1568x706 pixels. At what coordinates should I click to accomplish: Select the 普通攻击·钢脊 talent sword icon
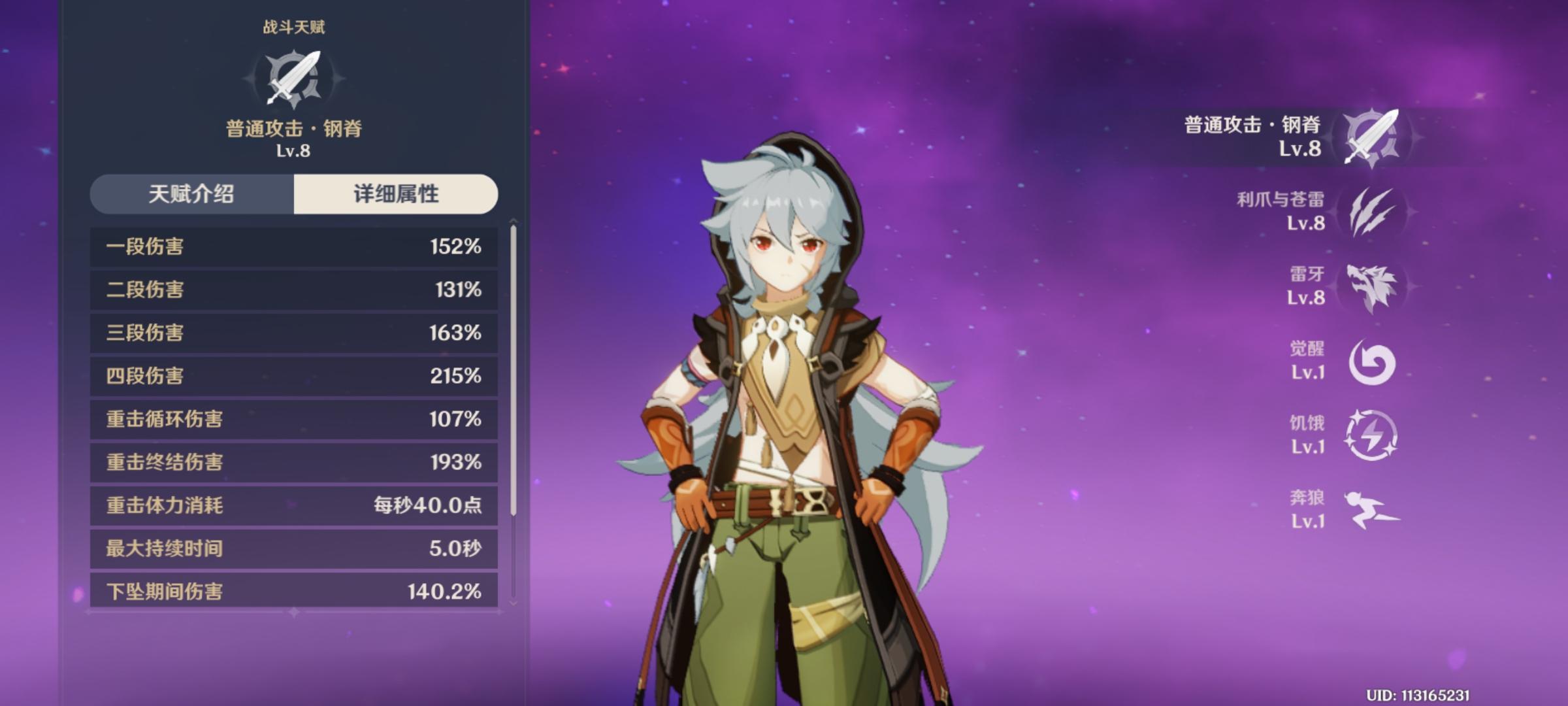(x=1371, y=137)
